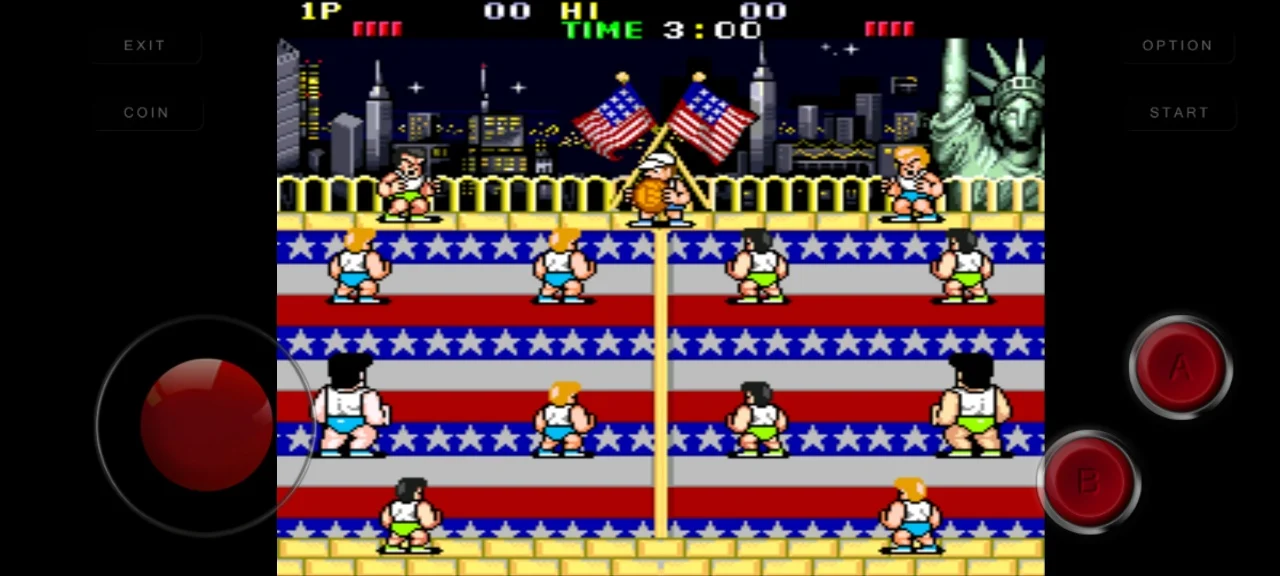Insert a credit with the COIN button
This screenshot has width=1280, height=576.
[146, 113]
